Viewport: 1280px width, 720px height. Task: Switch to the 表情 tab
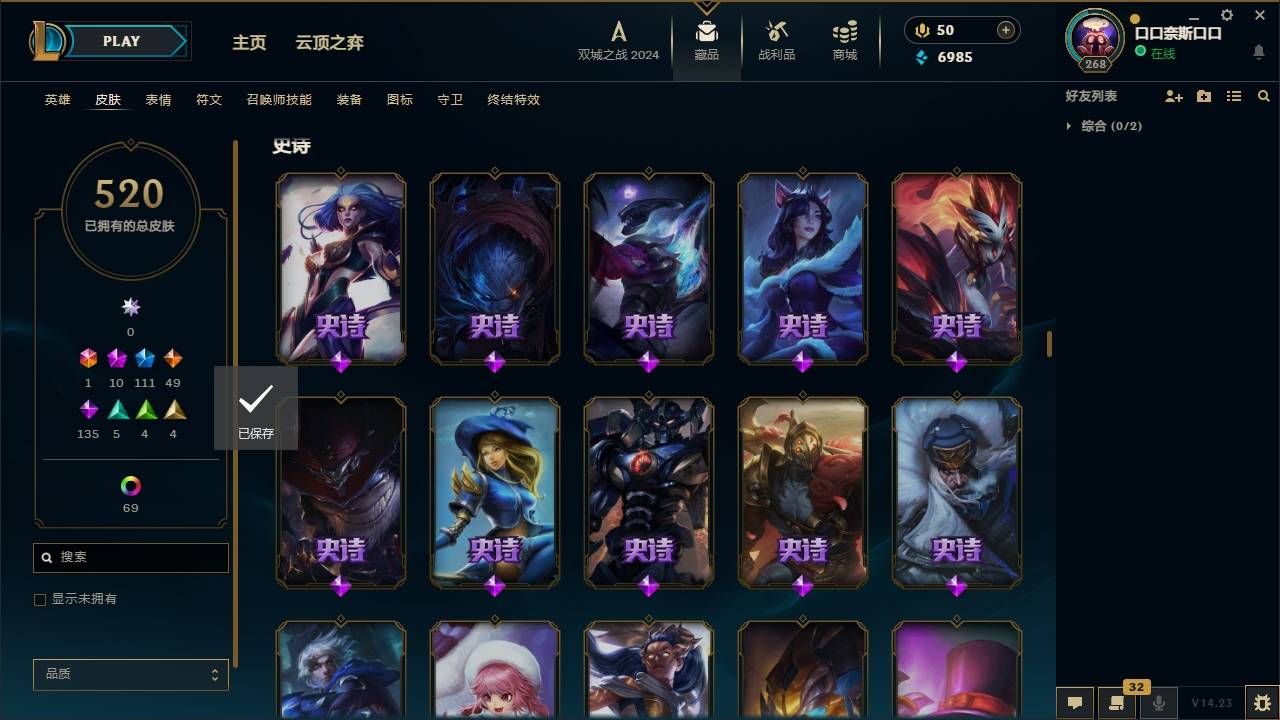pos(157,100)
